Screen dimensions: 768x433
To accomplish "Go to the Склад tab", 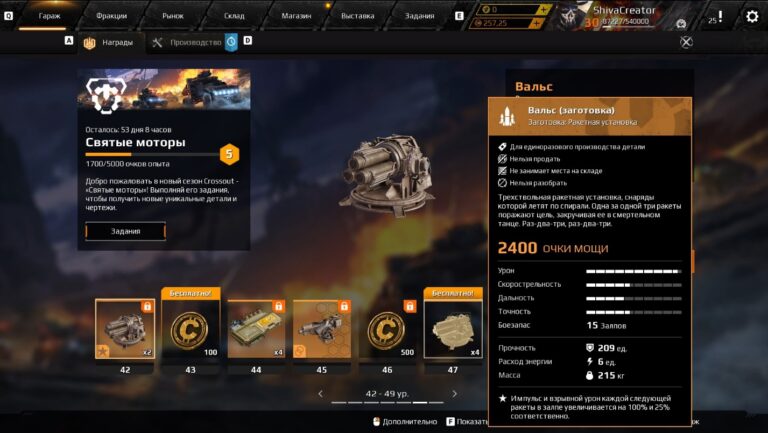I will click(x=234, y=16).
